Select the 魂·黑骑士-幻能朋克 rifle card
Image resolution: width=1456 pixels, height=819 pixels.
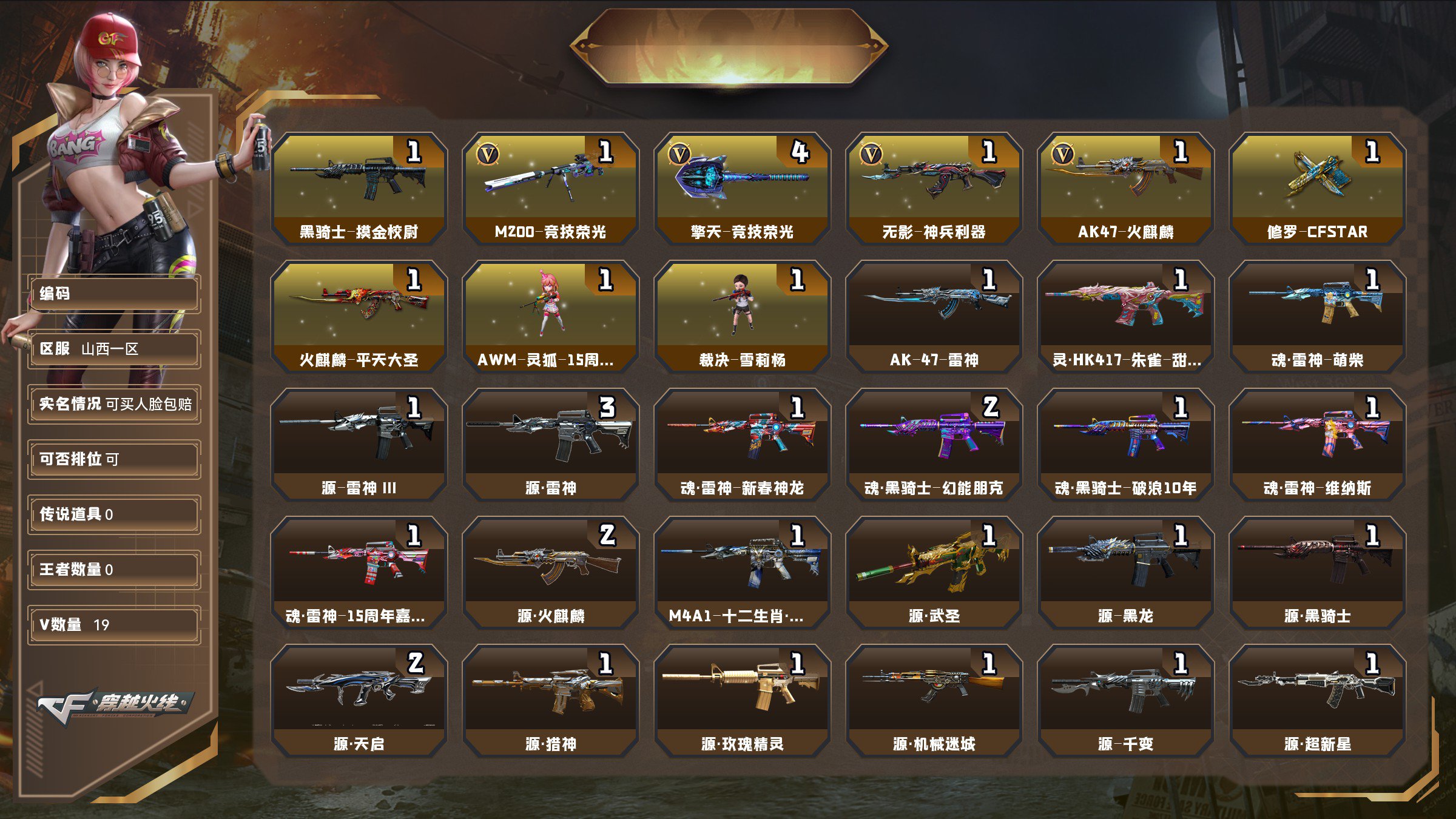pyautogui.click(x=934, y=444)
